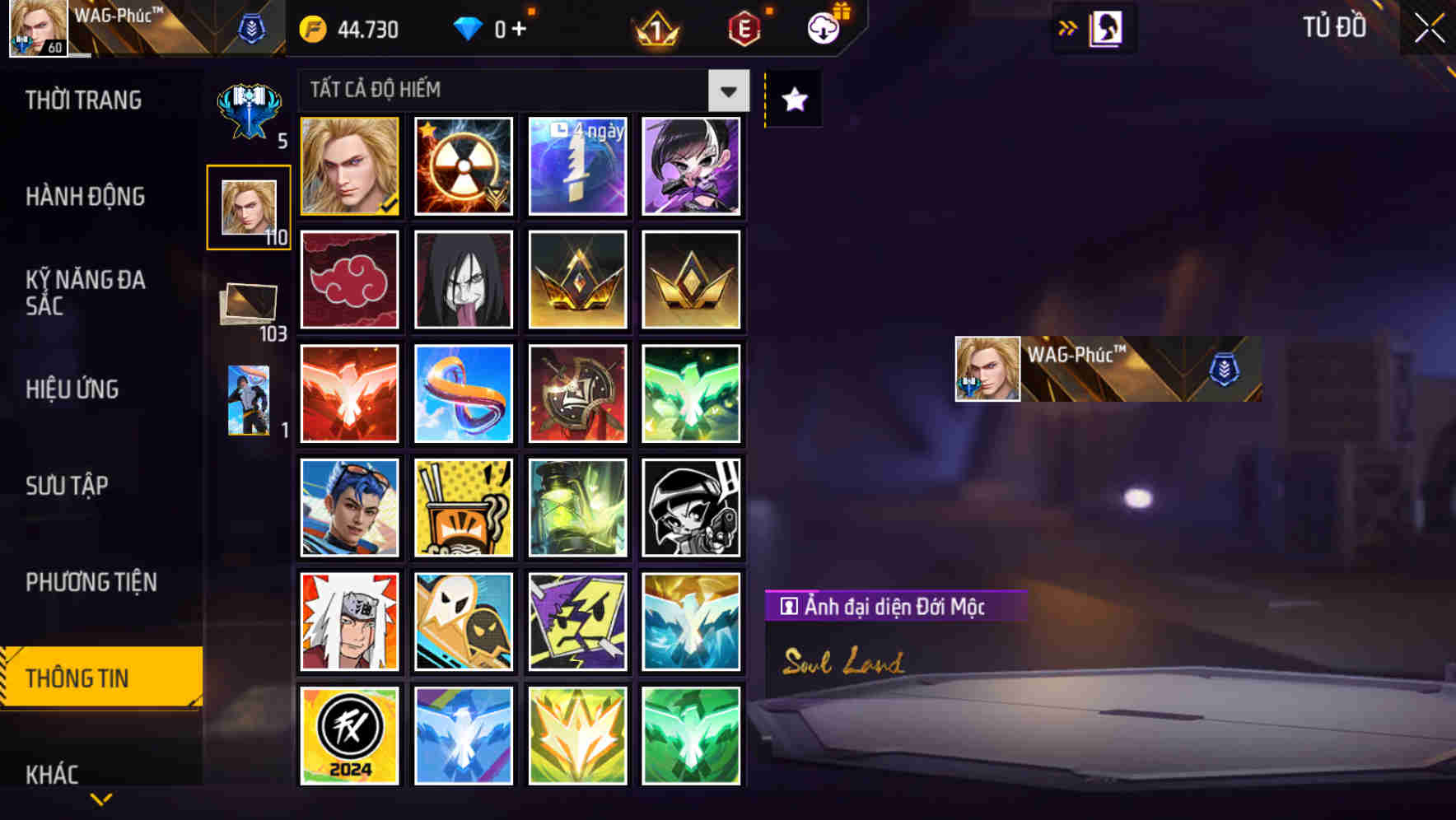
Task: Choose the Orochimaru avatar
Action: coord(463,280)
